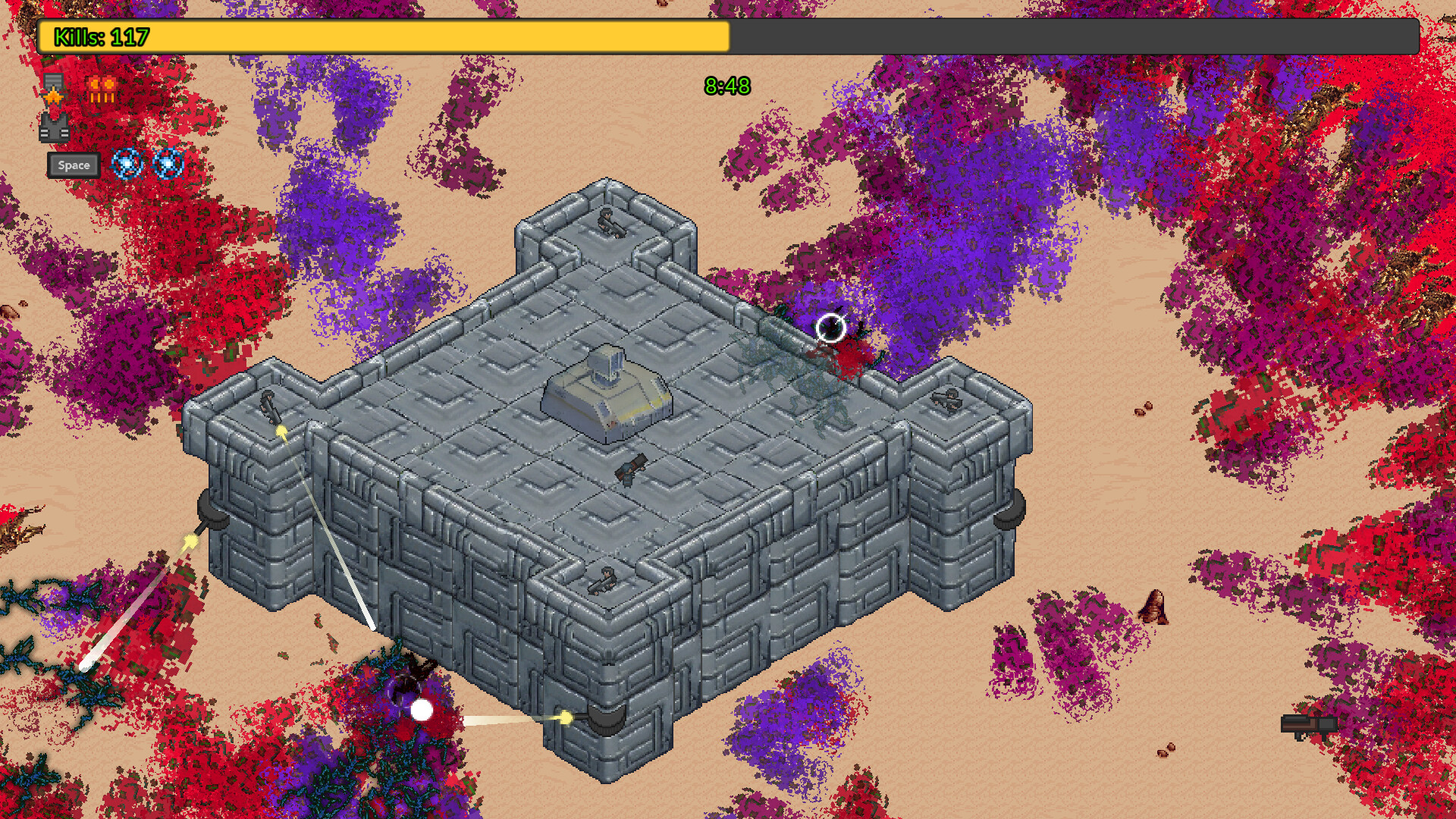The height and width of the screenshot is (819, 1456).
Task: Select the armor vest equipment icon
Action: coord(54,129)
